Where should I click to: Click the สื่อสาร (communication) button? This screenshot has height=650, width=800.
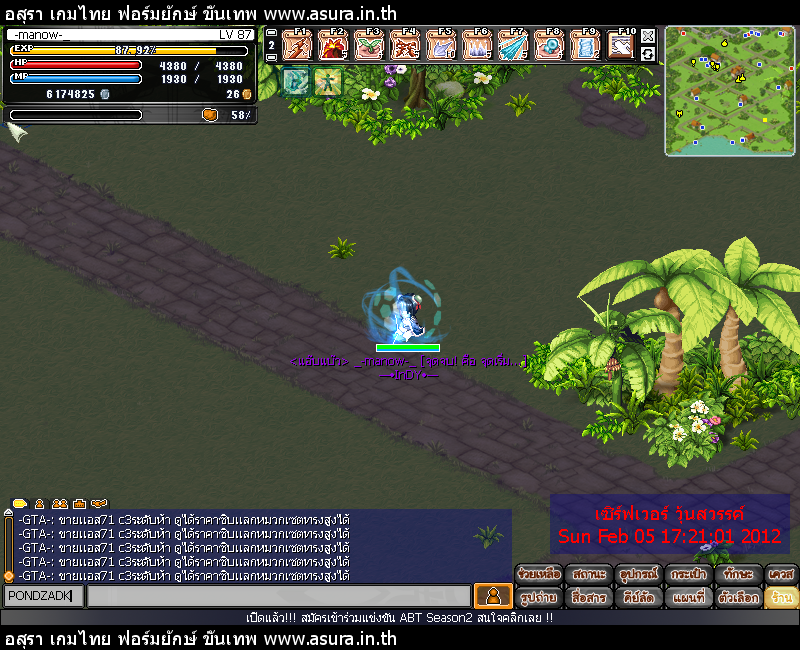(588, 598)
